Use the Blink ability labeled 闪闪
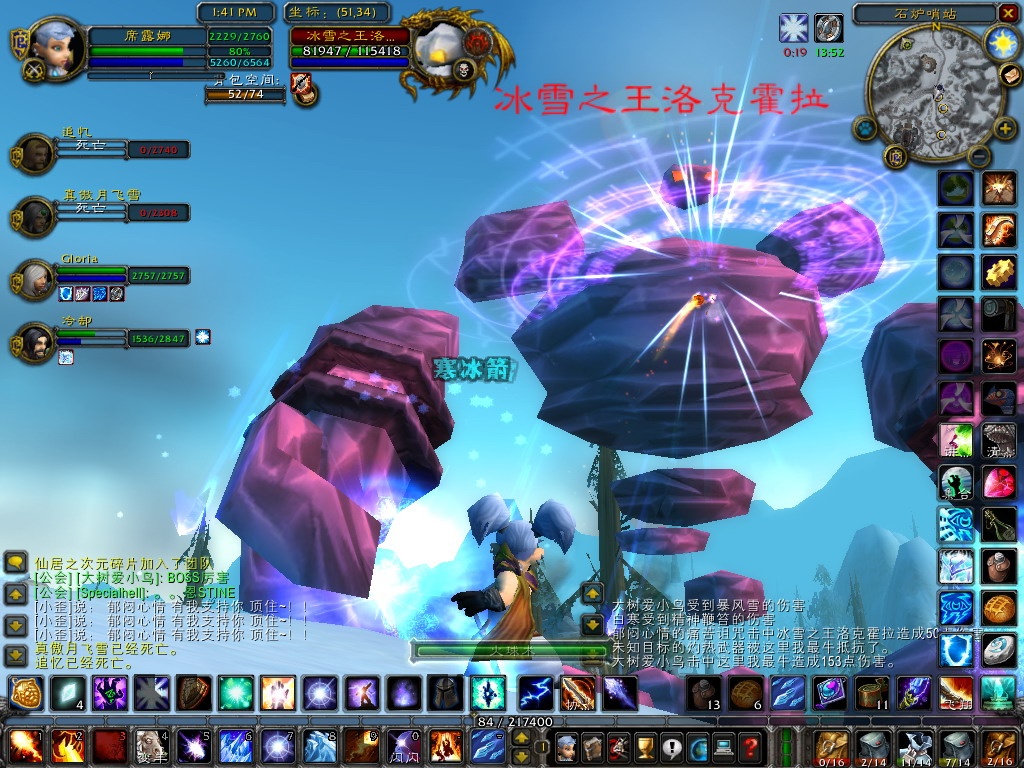1024x768 pixels. pos(404,746)
